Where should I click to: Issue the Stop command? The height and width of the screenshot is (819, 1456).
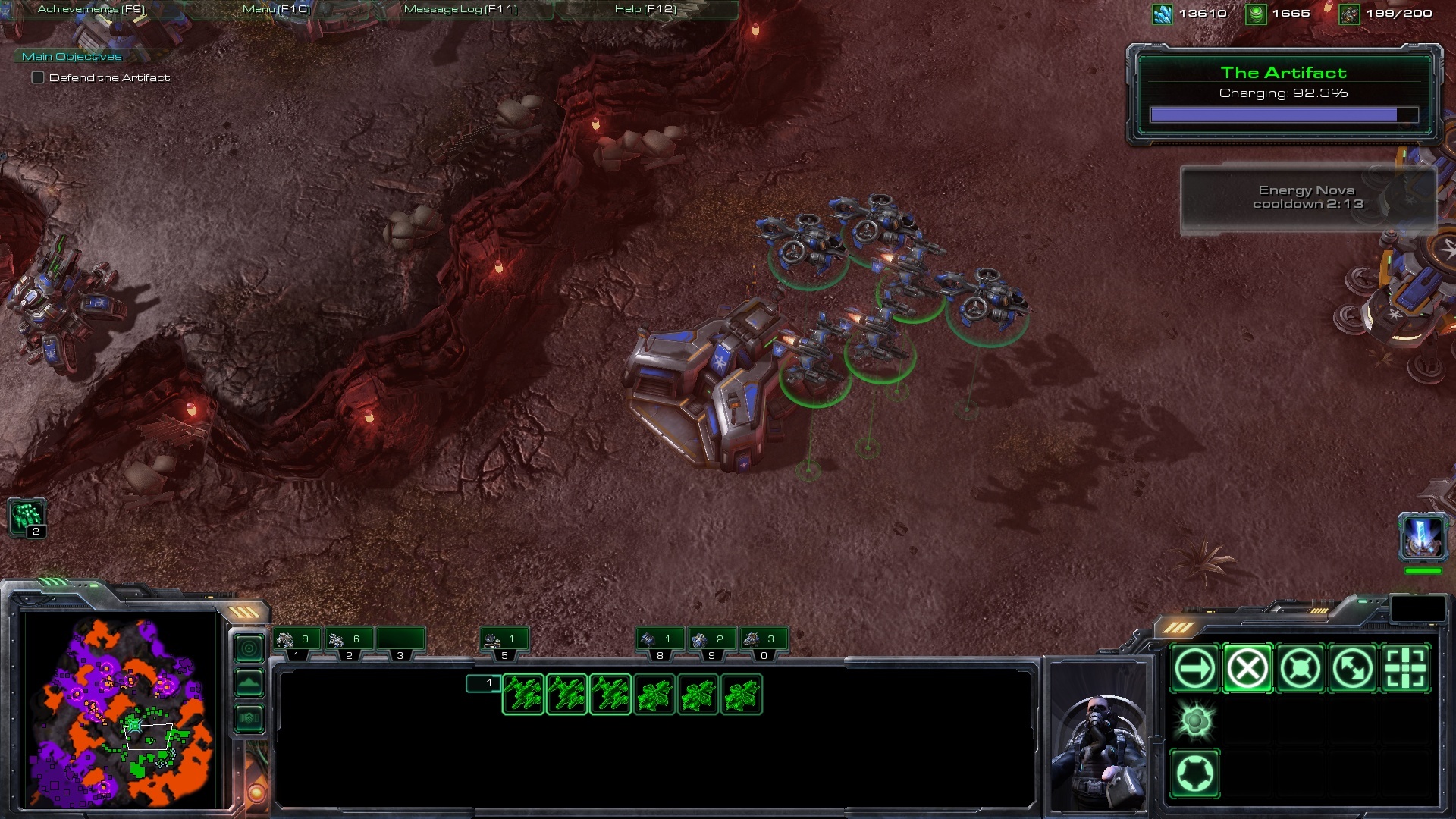(1247, 669)
